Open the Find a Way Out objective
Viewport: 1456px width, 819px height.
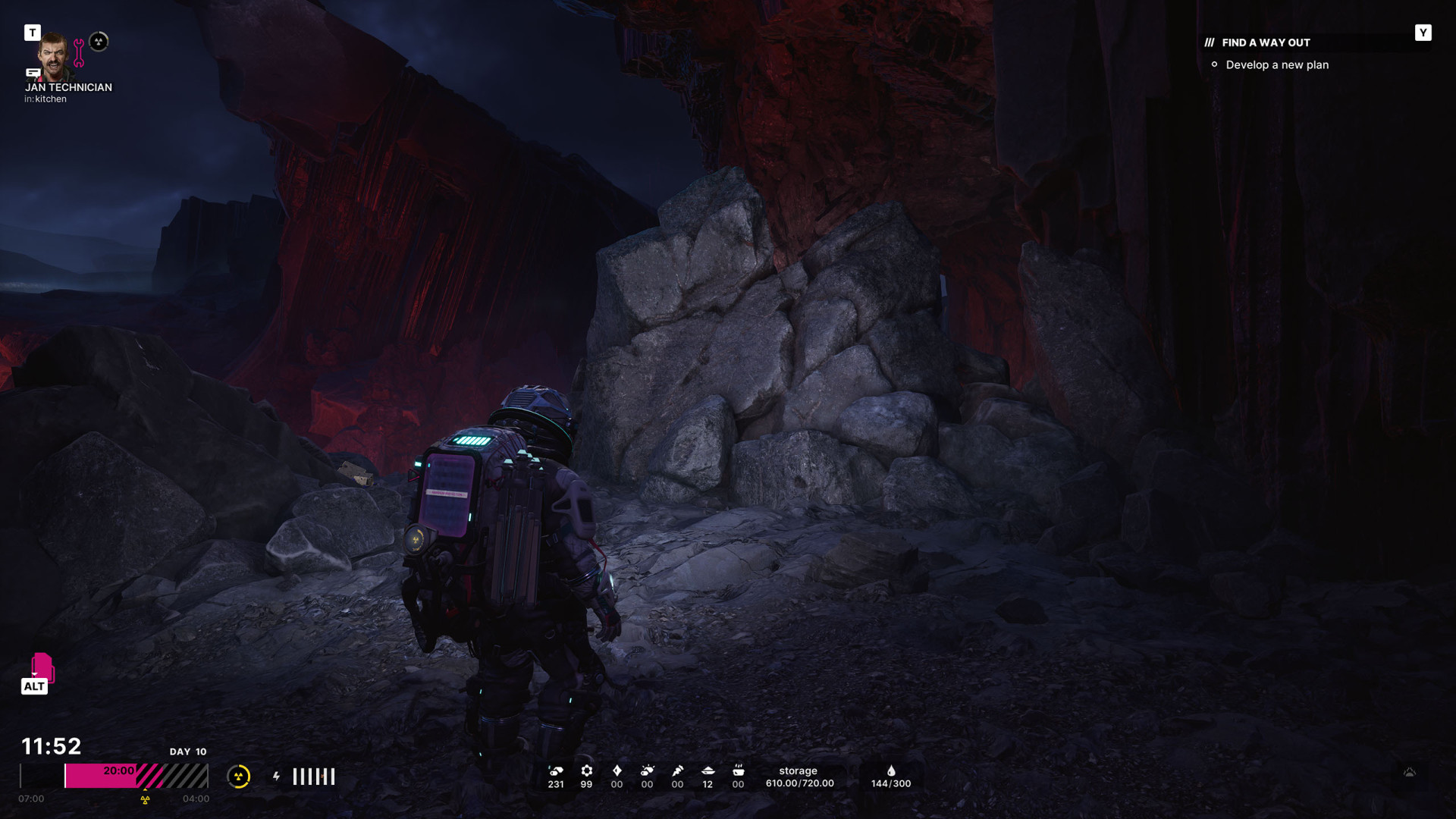(x=1265, y=42)
